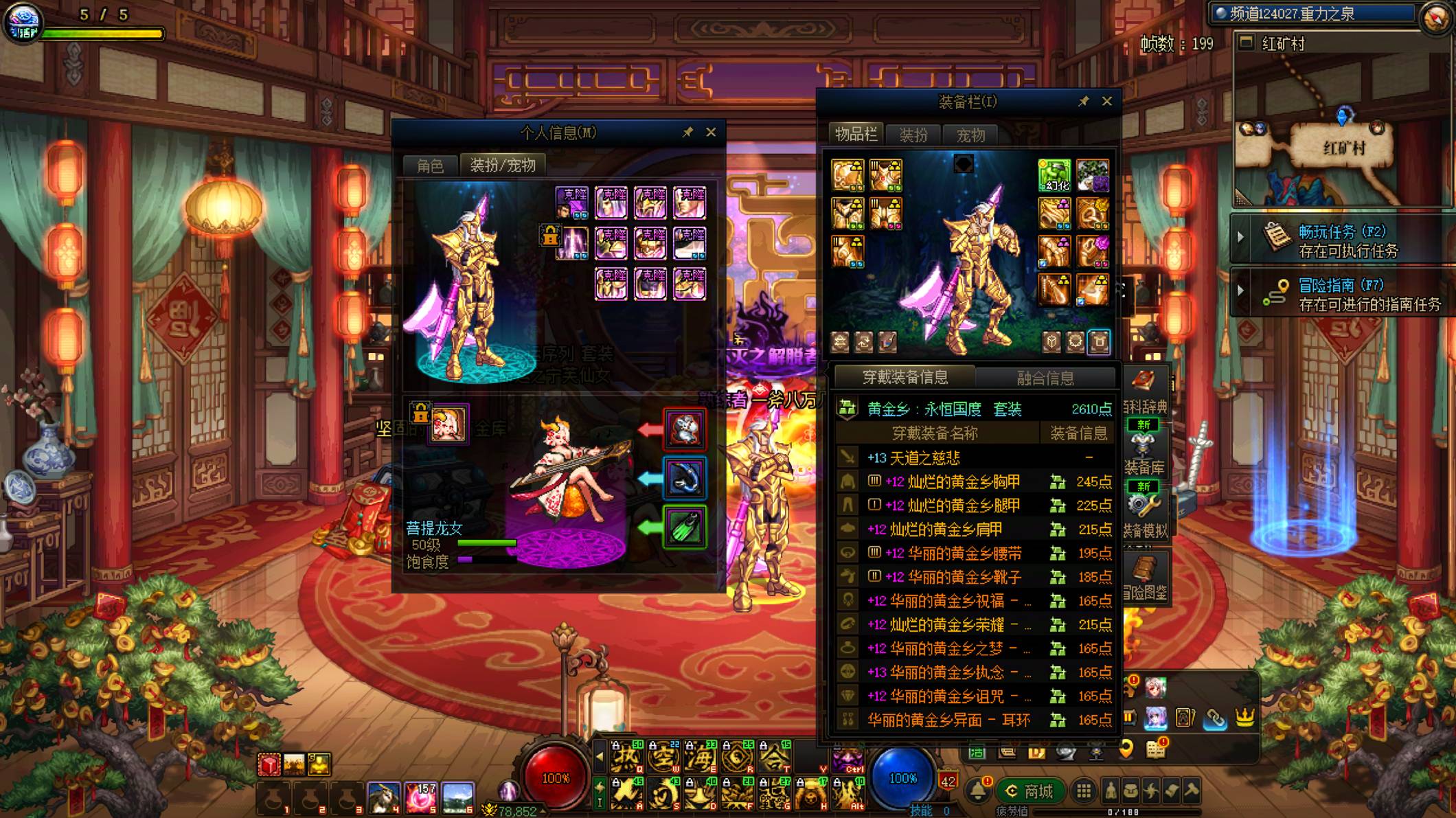1456x818 pixels.
Task: Open the 装备库 side button
Action: [1144, 453]
